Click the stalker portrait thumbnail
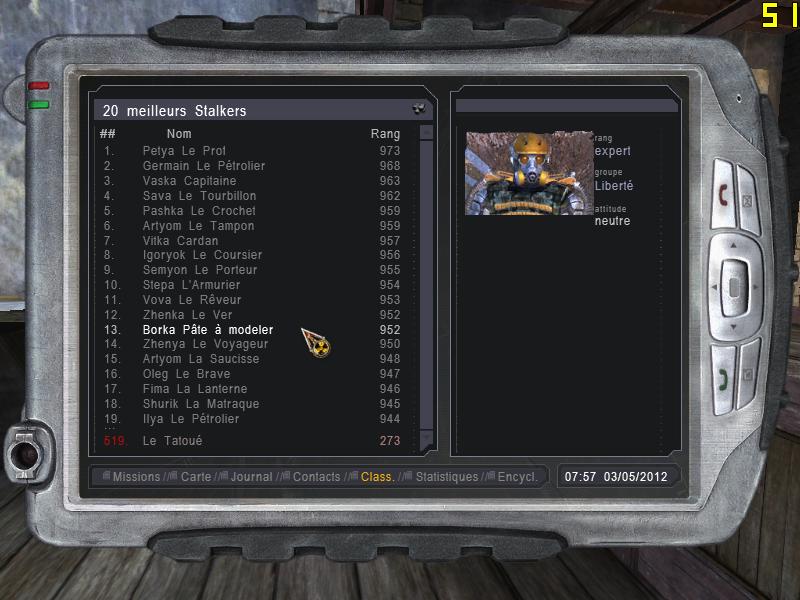The height and width of the screenshot is (600, 800). [529, 173]
